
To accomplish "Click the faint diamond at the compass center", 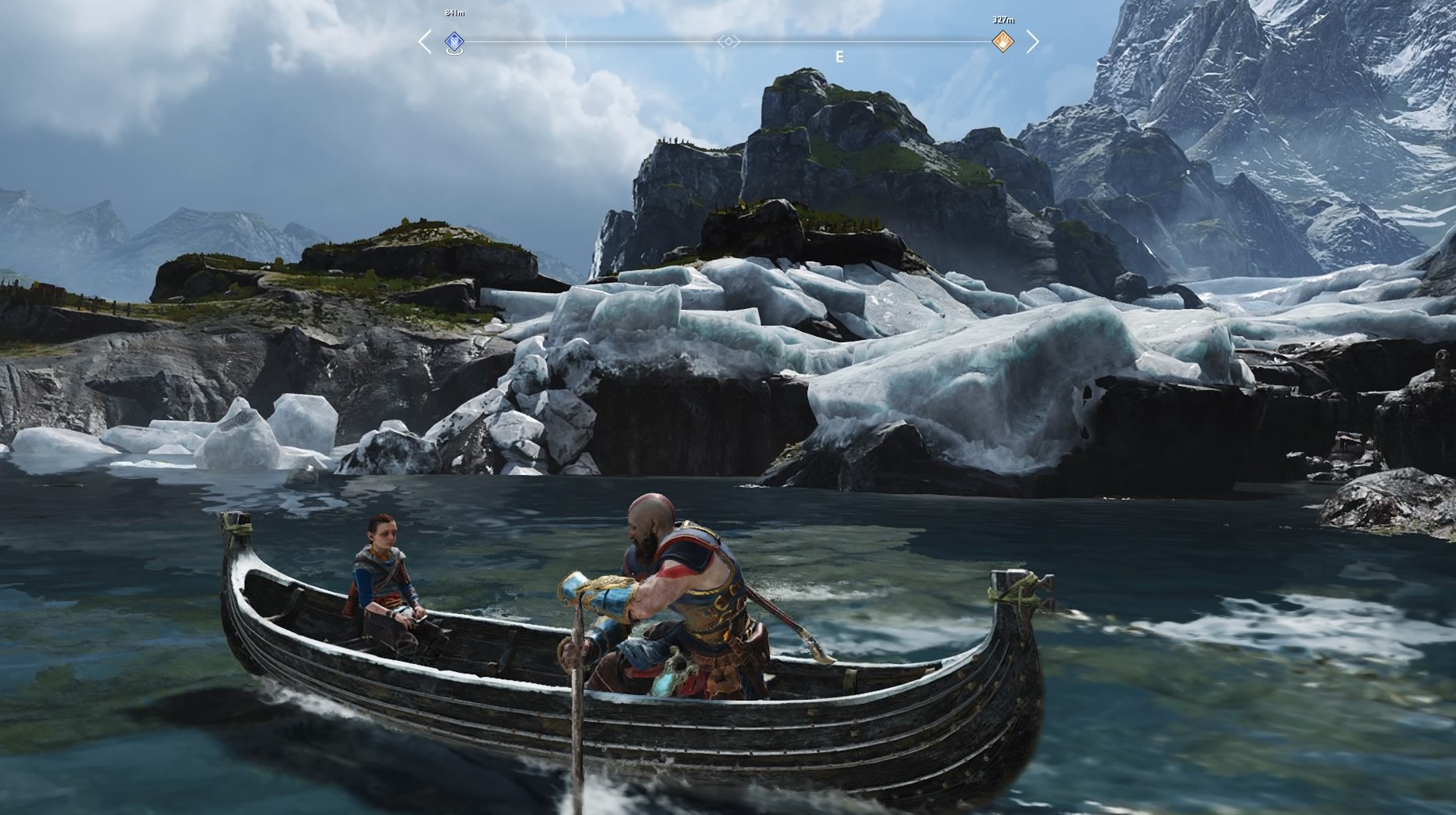I will (x=728, y=41).
